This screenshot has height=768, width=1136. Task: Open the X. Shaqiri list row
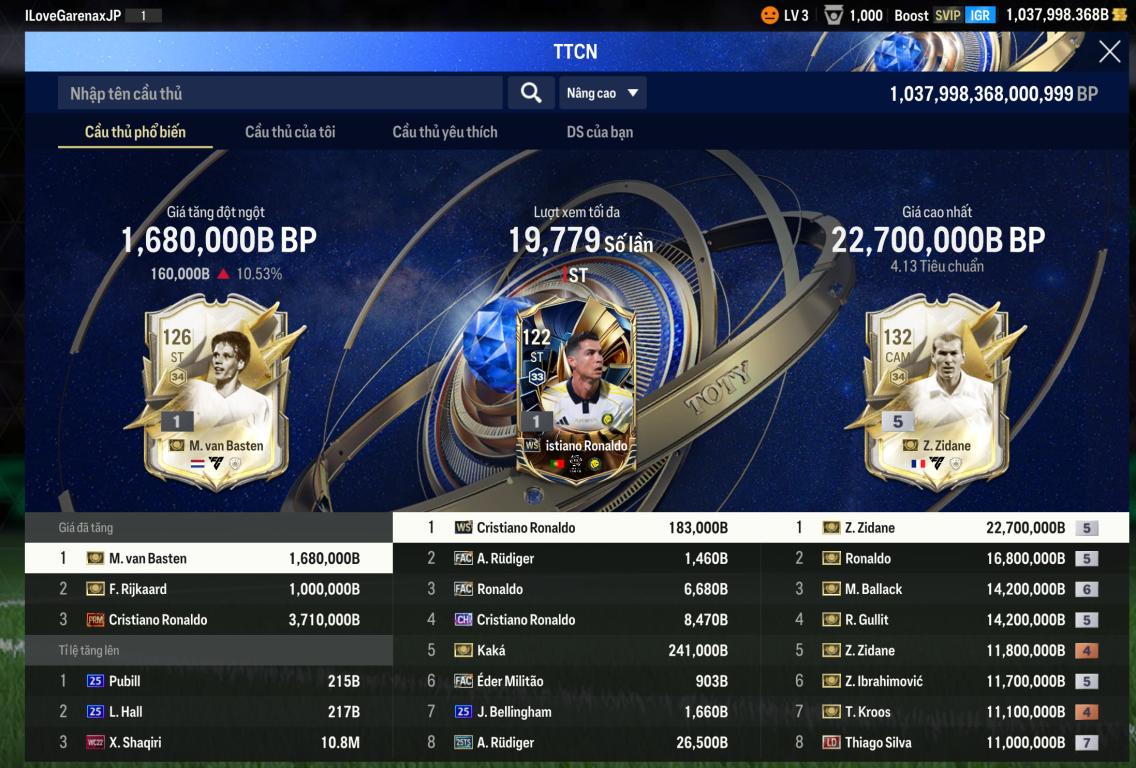pos(209,742)
